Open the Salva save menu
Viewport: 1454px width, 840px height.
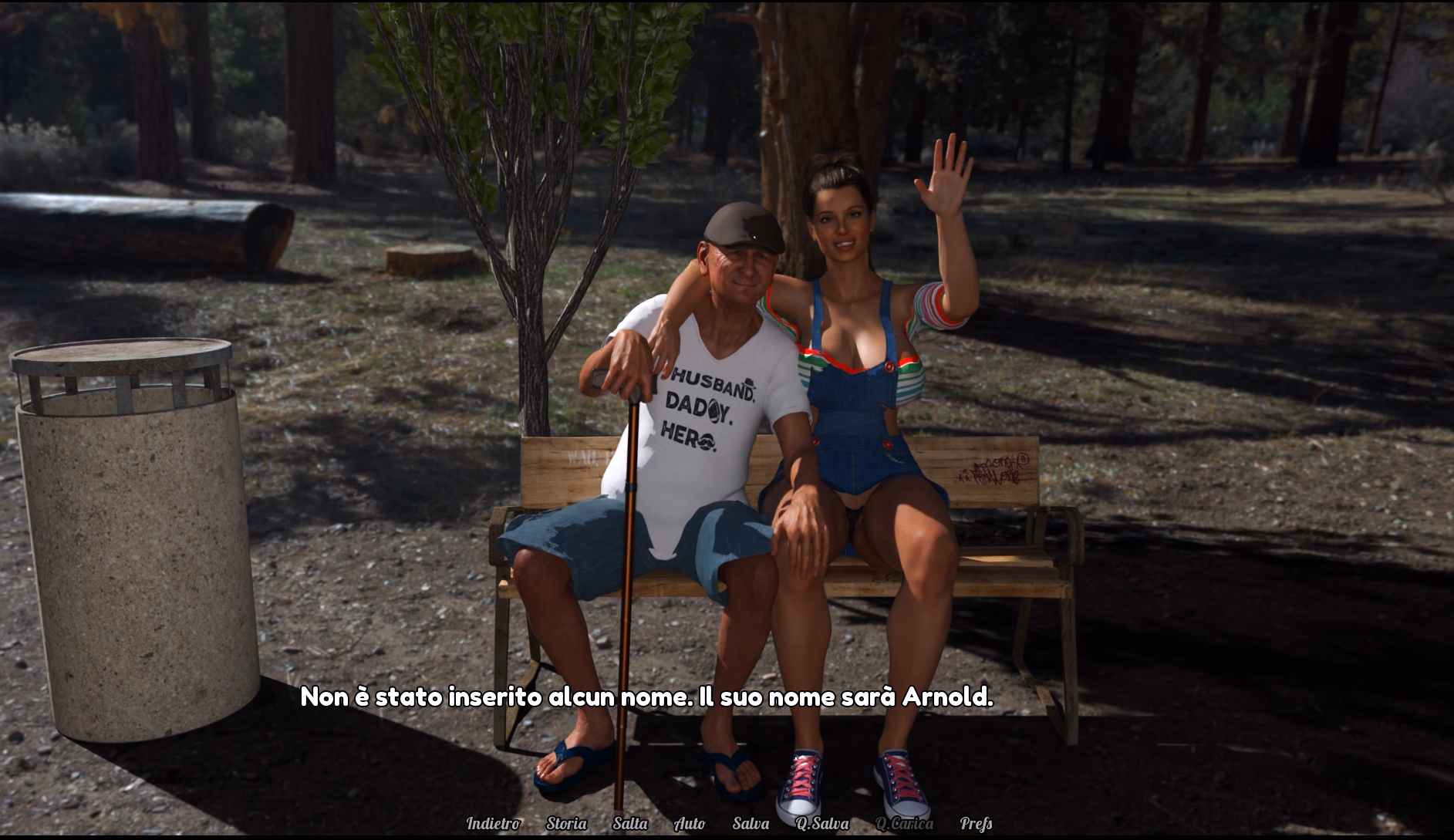point(751,824)
